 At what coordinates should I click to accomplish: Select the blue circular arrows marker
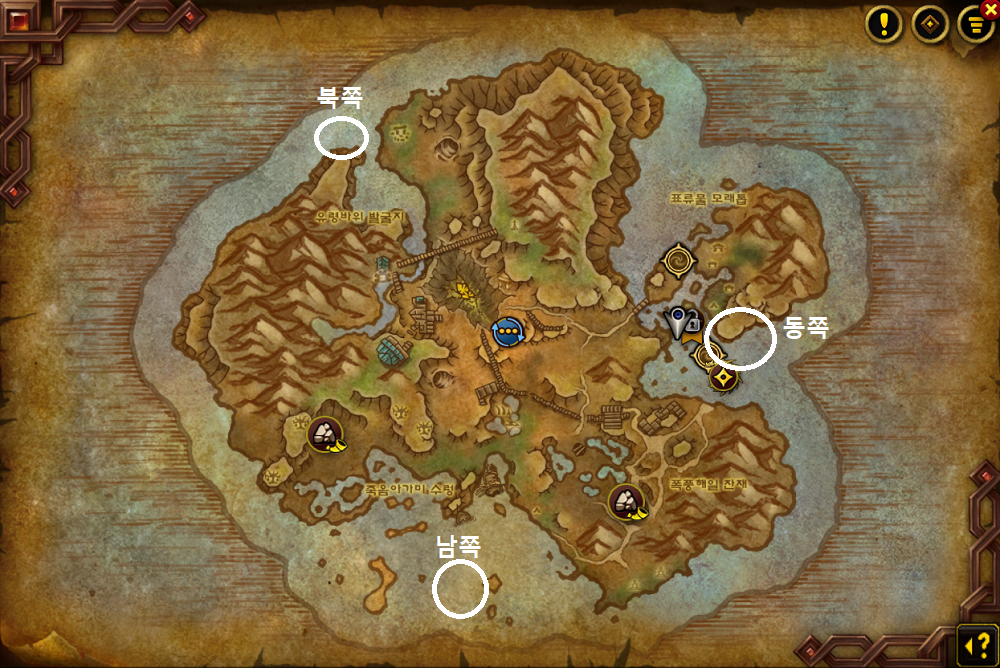(508, 330)
